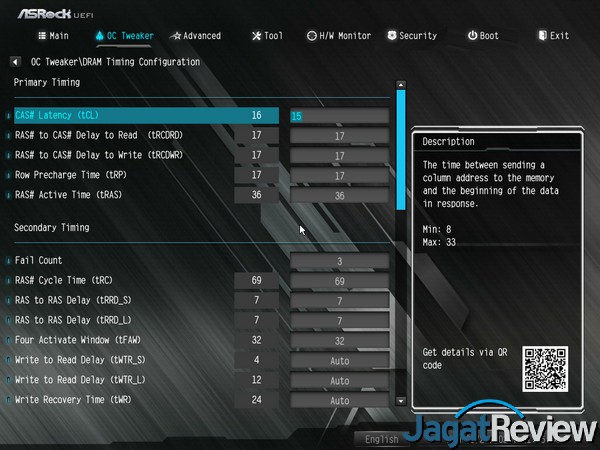The image size is (600, 450).
Task: Open the English language selector
Action: point(382,438)
